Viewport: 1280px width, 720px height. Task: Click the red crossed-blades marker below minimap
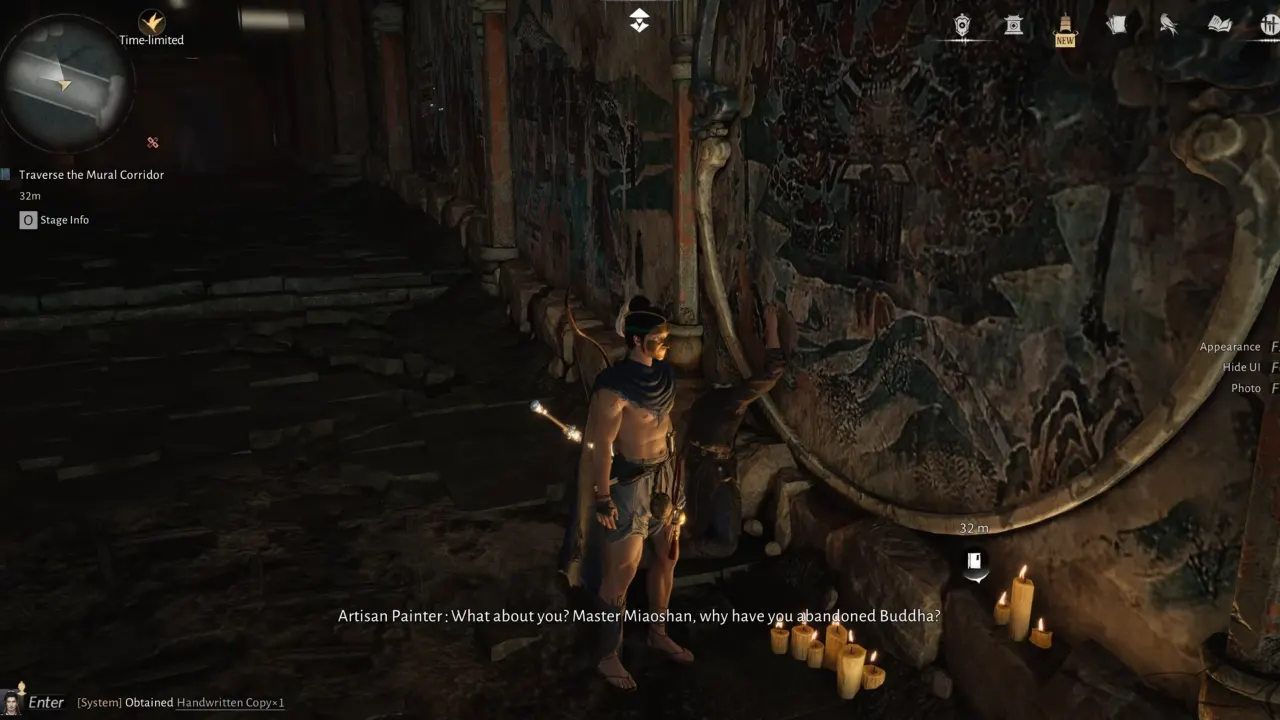(152, 143)
